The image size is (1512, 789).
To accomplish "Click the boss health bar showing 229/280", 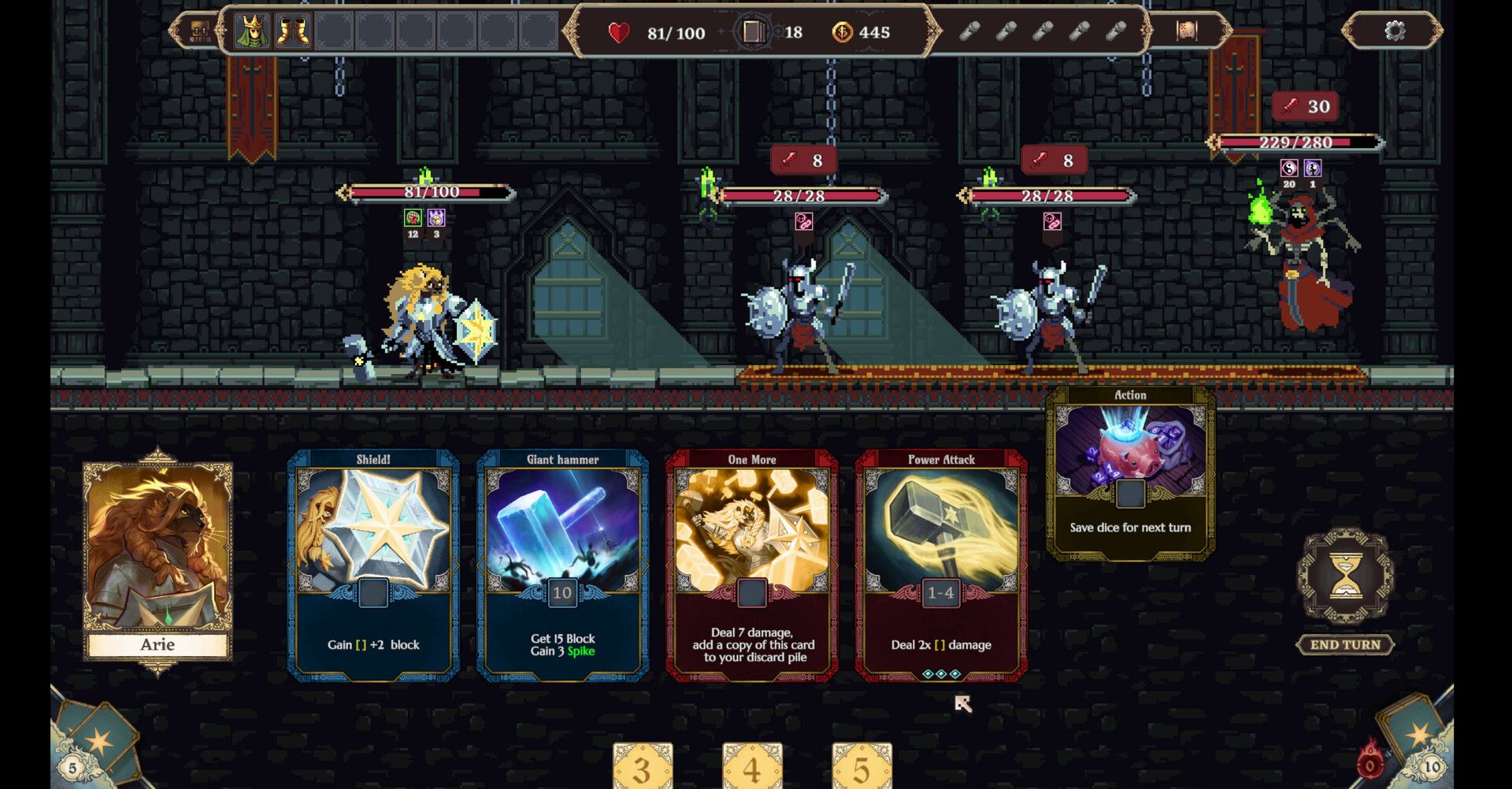I will click(1294, 143).
